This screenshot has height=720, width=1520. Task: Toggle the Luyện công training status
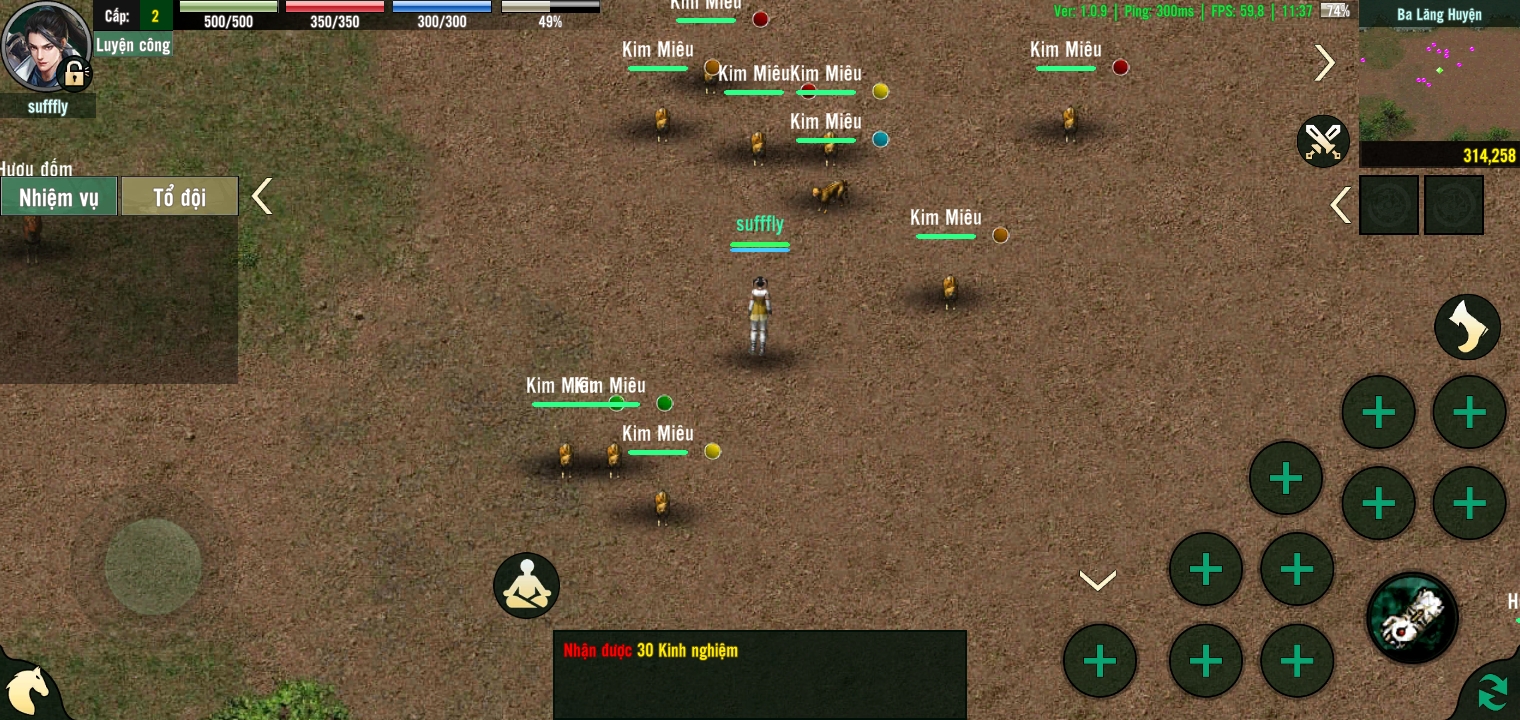pos(132,45)
